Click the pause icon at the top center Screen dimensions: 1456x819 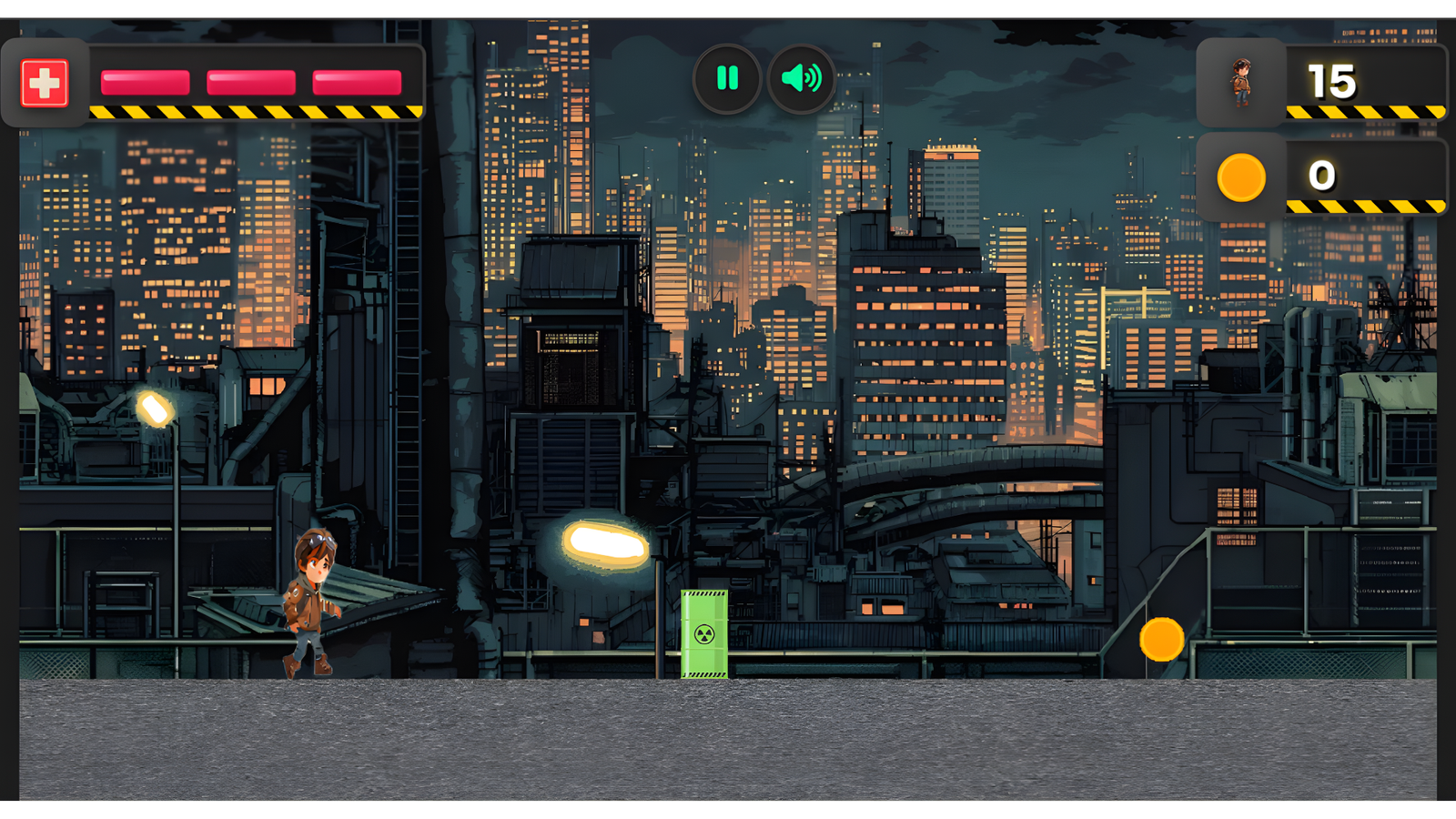point(726,78)
